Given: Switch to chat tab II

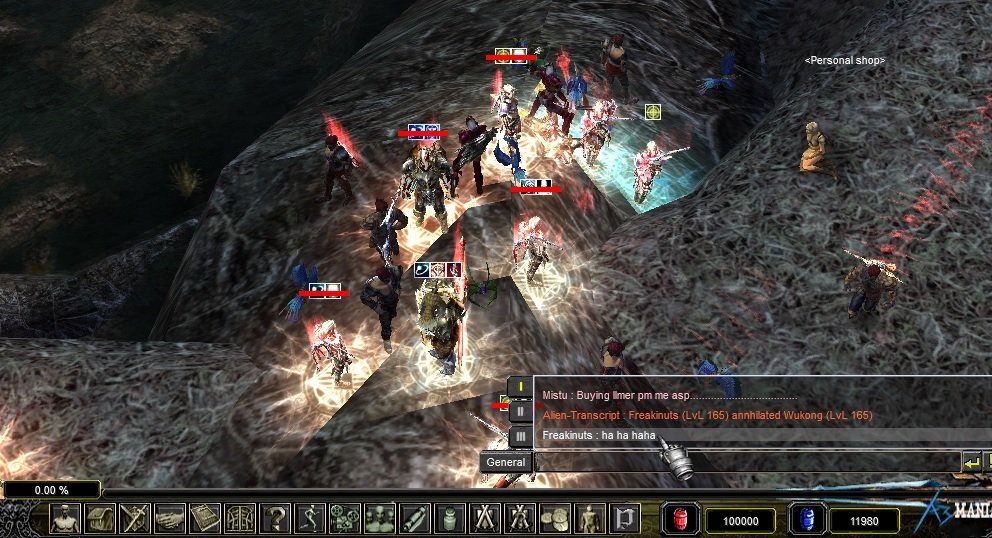Looking at the screenshot, I should tap(521, 411).
